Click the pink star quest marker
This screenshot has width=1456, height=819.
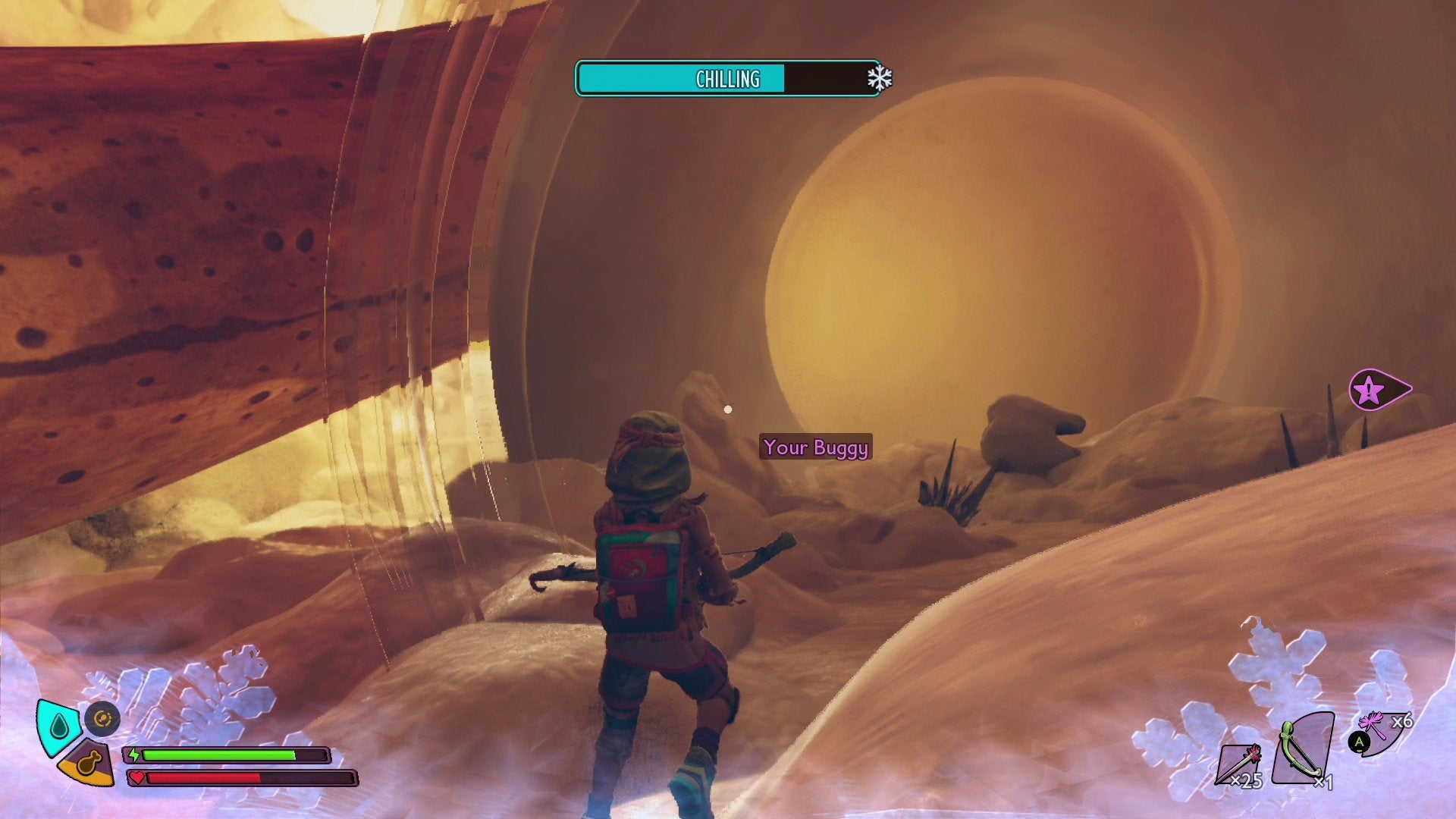tap(1370, 391)
